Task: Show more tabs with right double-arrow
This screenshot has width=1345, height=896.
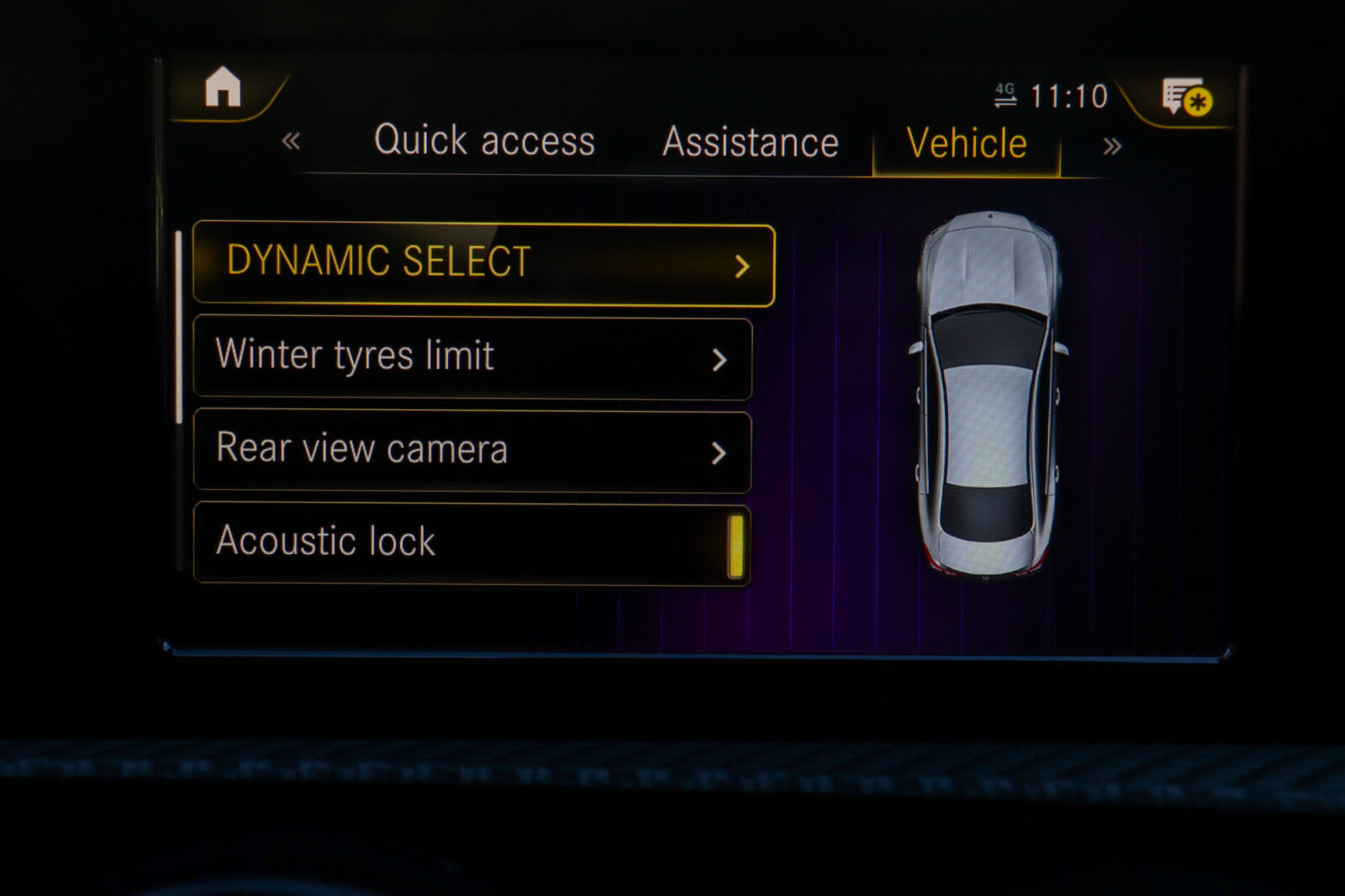Action: tap(1111, 146)
